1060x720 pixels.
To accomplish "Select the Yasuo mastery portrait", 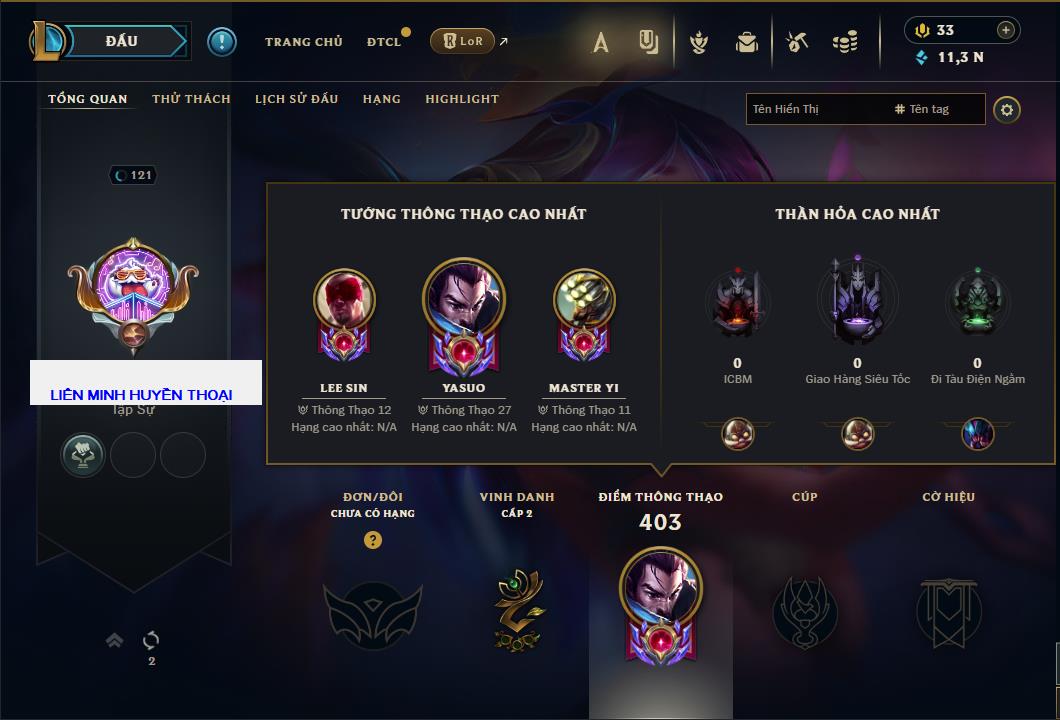I will [x=464, y=299].
